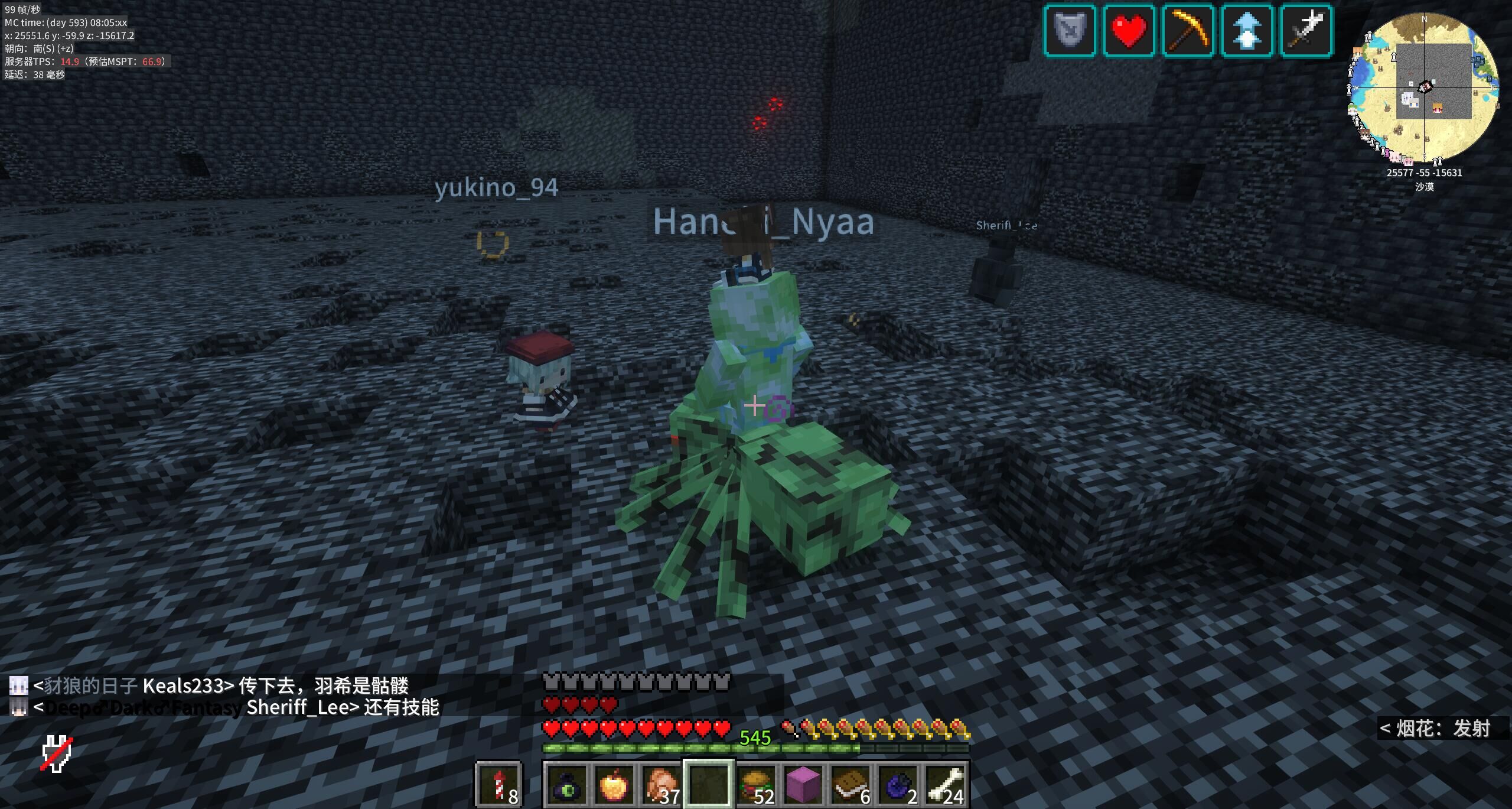Click the 烟花：发射 fireworks prompt
The width and height of the screenshot is (1512, 809).
tap(1435, 729)
